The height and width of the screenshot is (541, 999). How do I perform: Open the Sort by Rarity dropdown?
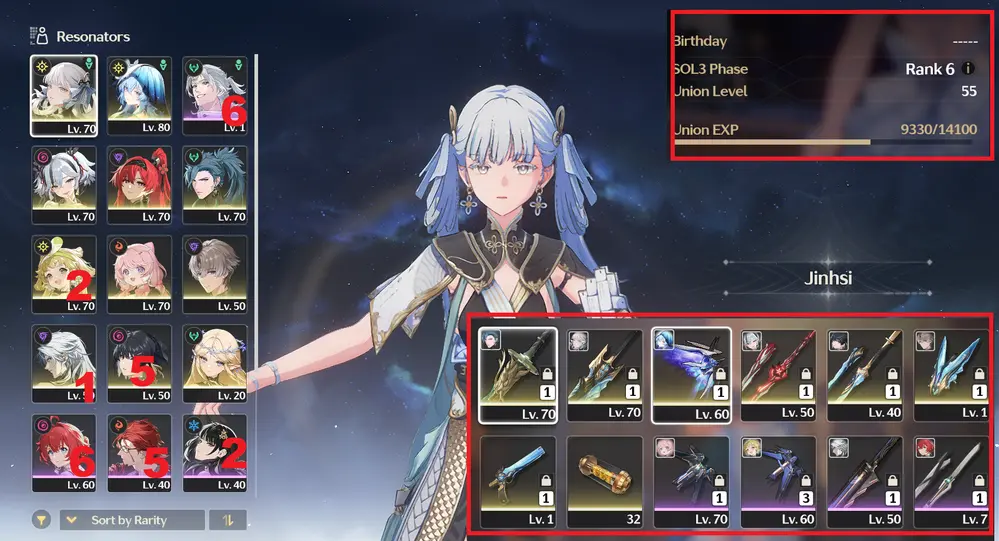(131, 520)
